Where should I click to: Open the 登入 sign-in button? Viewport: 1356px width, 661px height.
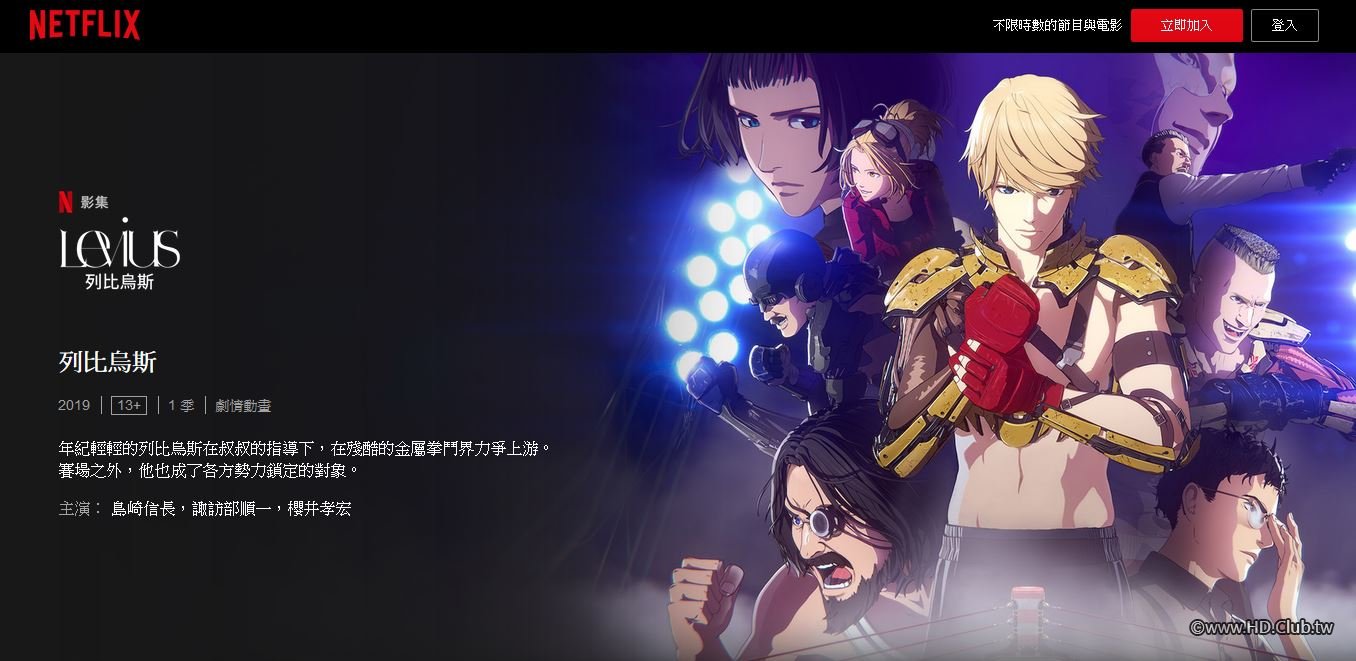[1284, 26]
